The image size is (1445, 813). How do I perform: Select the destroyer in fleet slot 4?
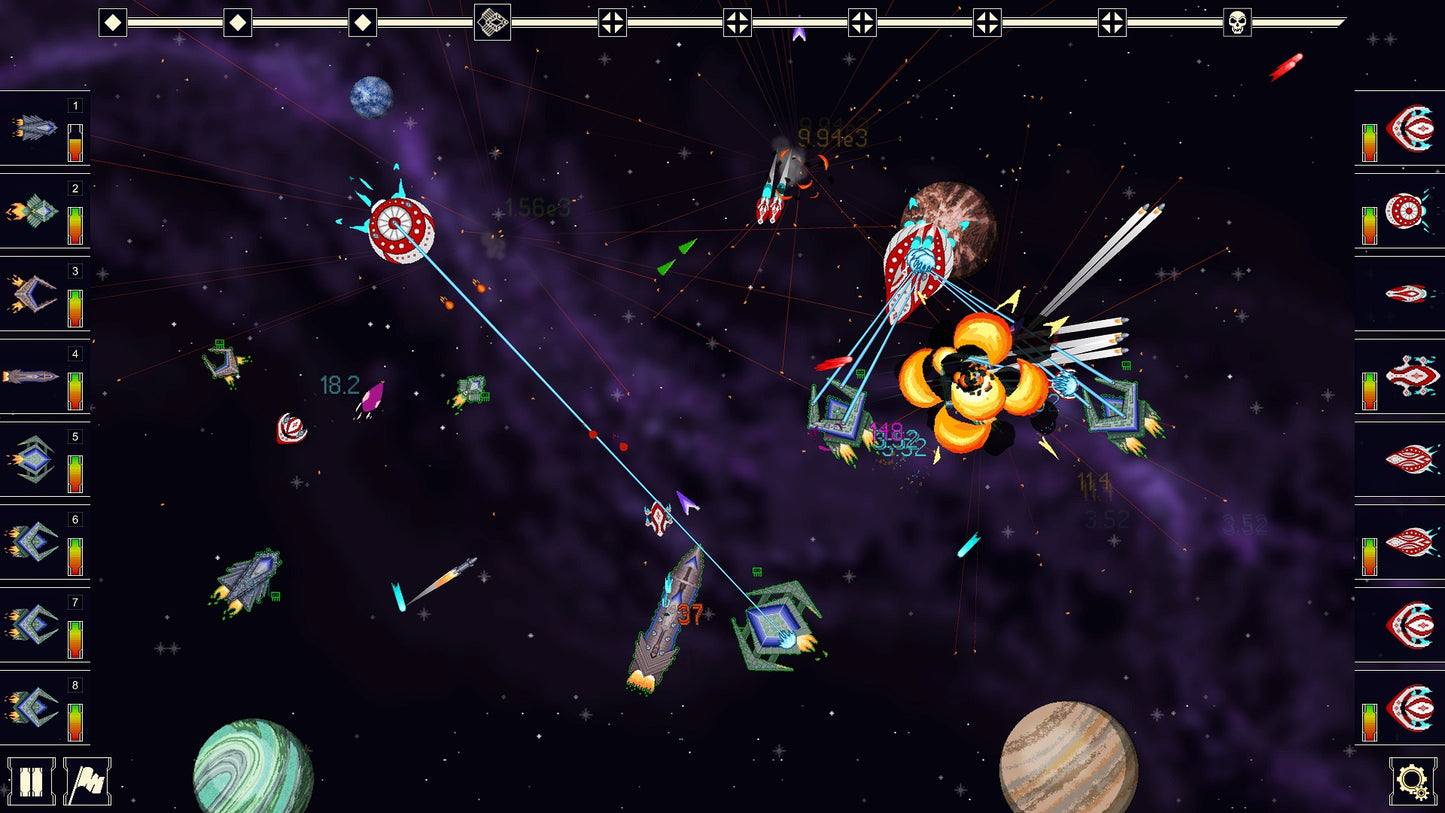34,374
